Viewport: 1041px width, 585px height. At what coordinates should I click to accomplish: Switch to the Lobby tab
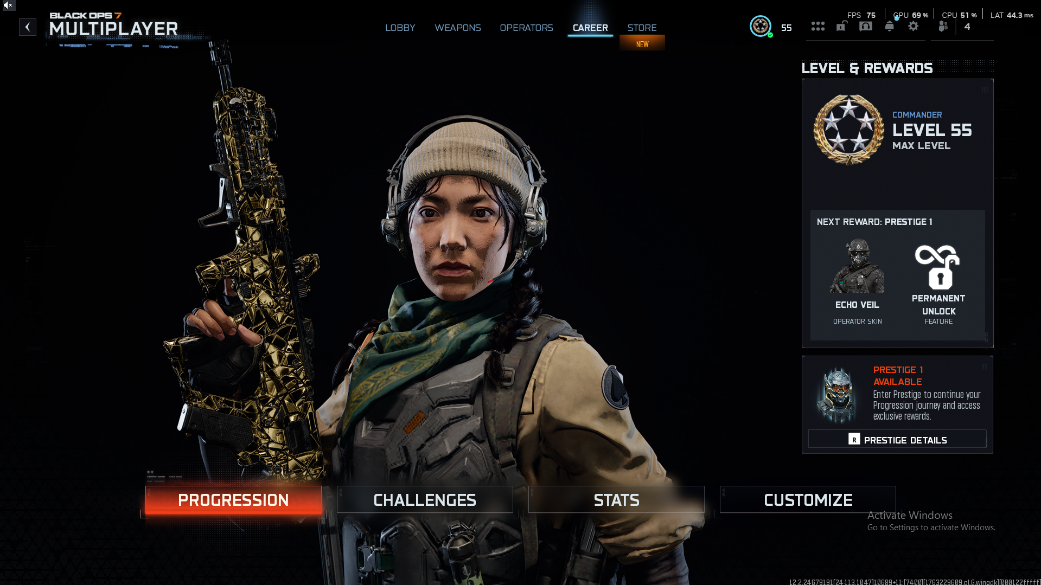click(x=400, y=28)
